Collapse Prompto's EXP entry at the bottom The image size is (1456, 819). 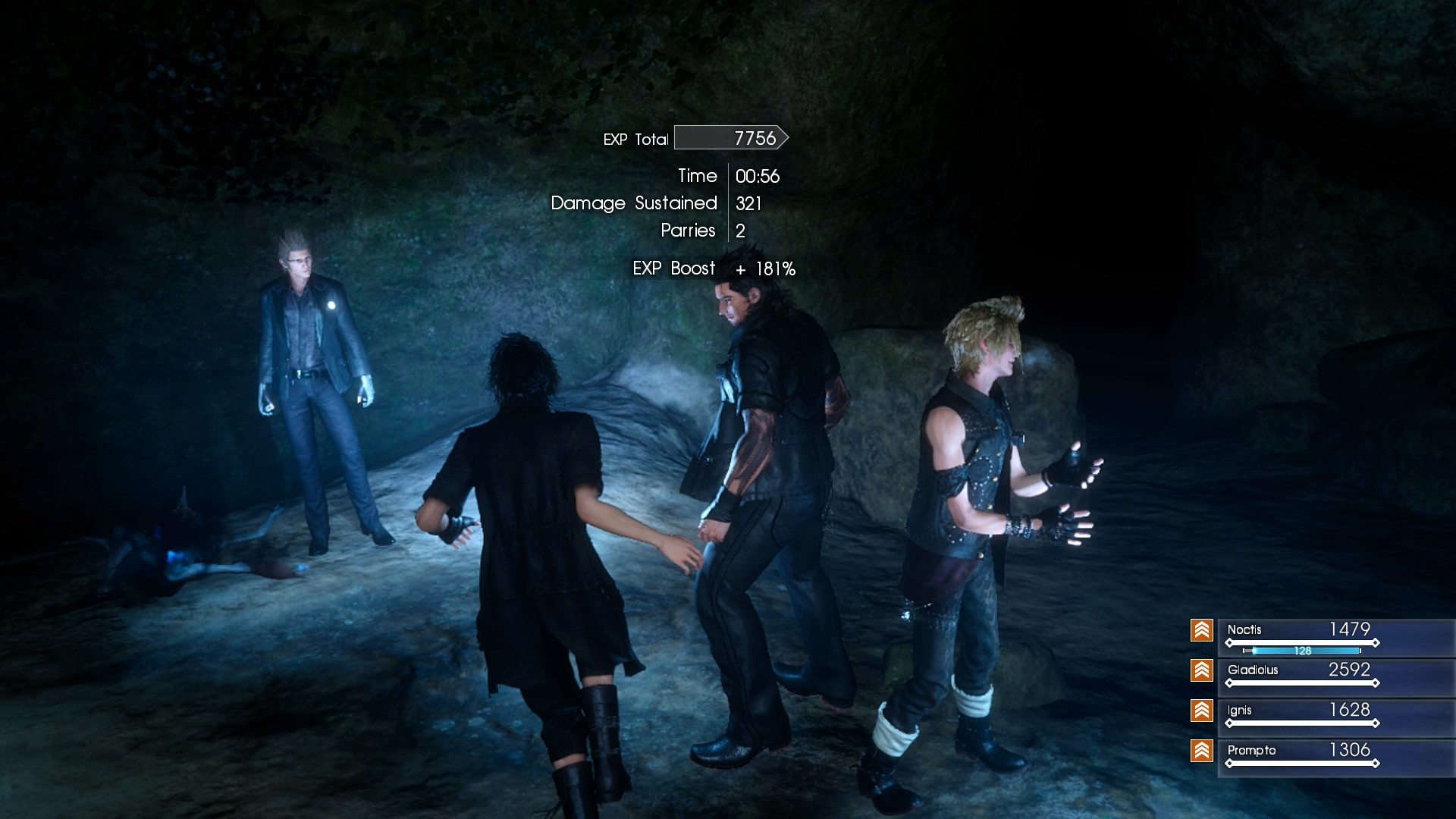[x=1297, y=751]
